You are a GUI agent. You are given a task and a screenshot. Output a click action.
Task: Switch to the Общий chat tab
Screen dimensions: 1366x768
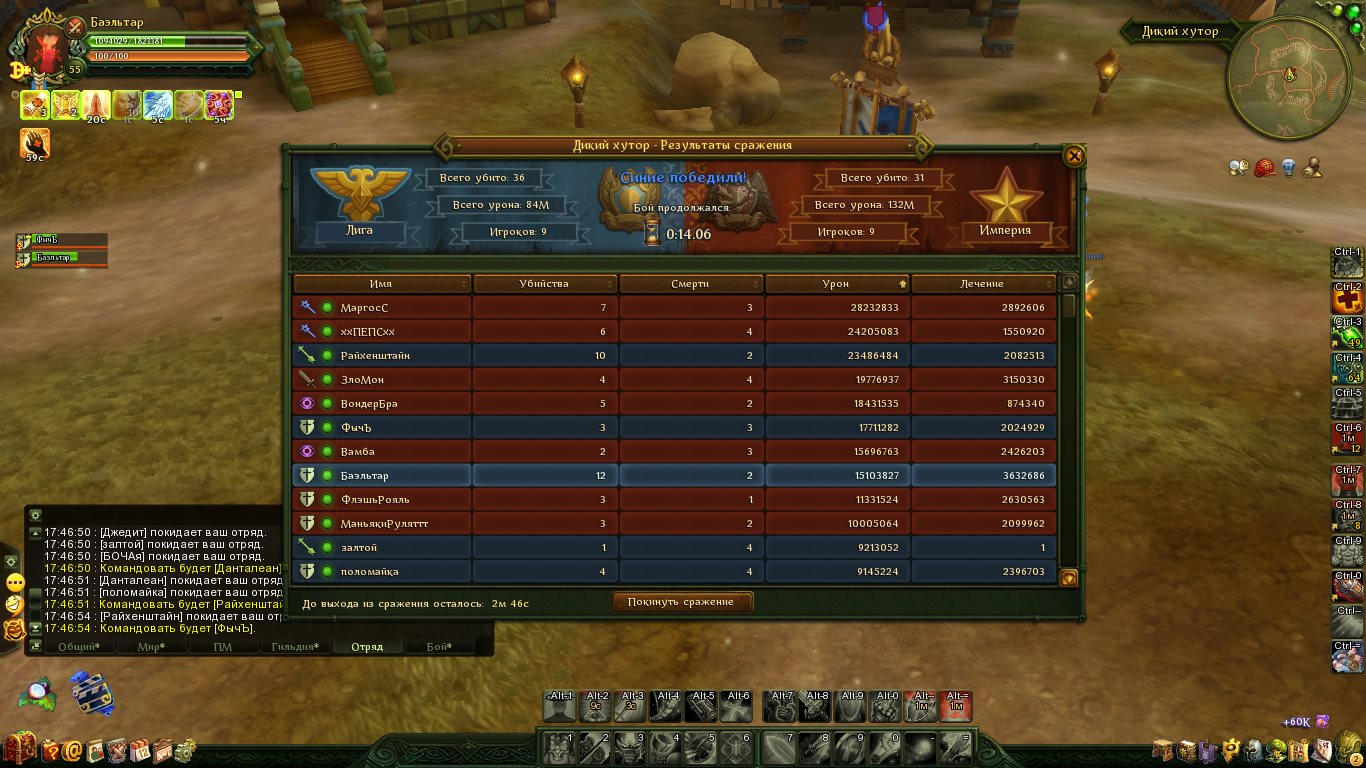[77, 647]
